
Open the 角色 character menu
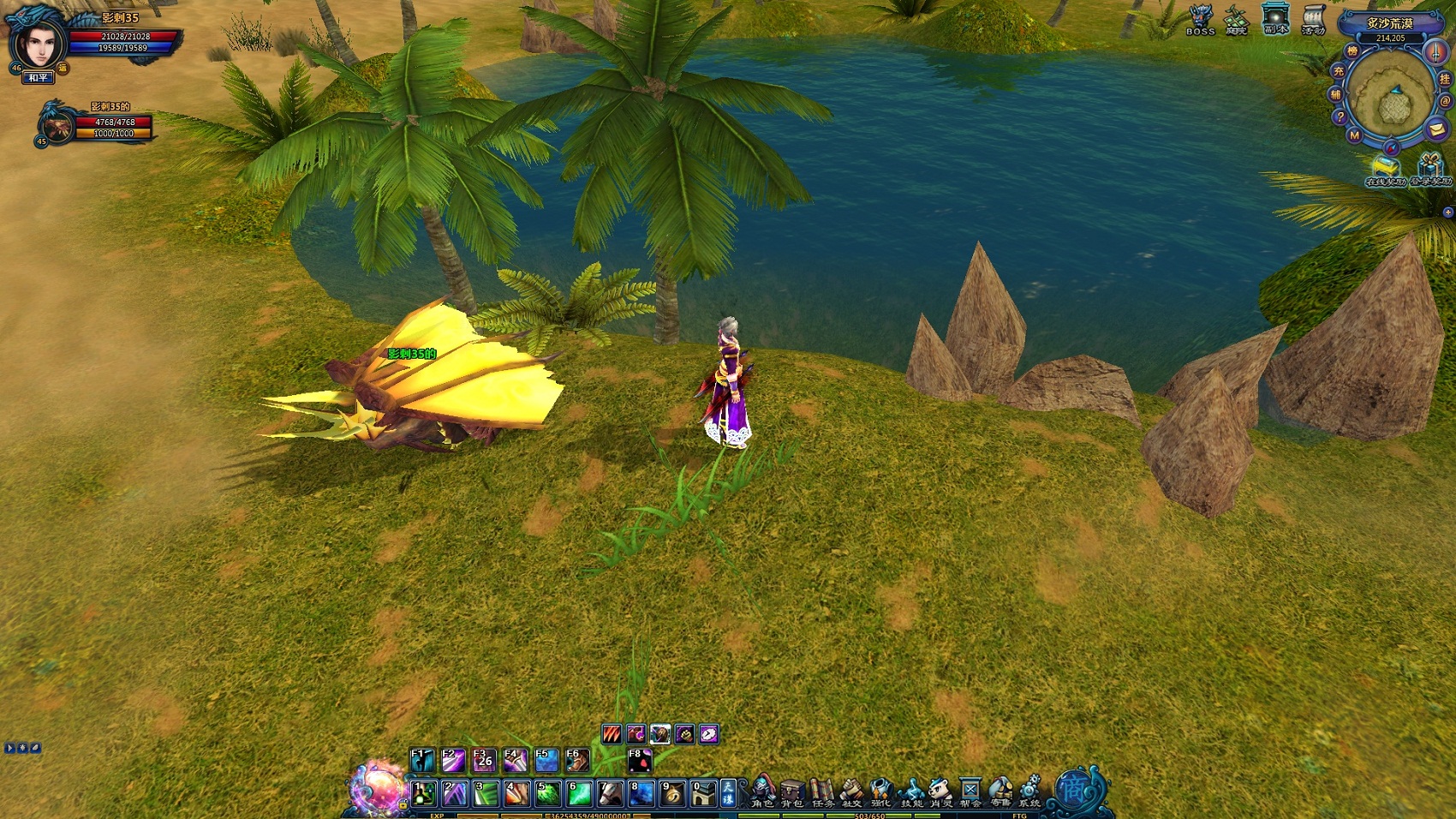click(762, 791)
